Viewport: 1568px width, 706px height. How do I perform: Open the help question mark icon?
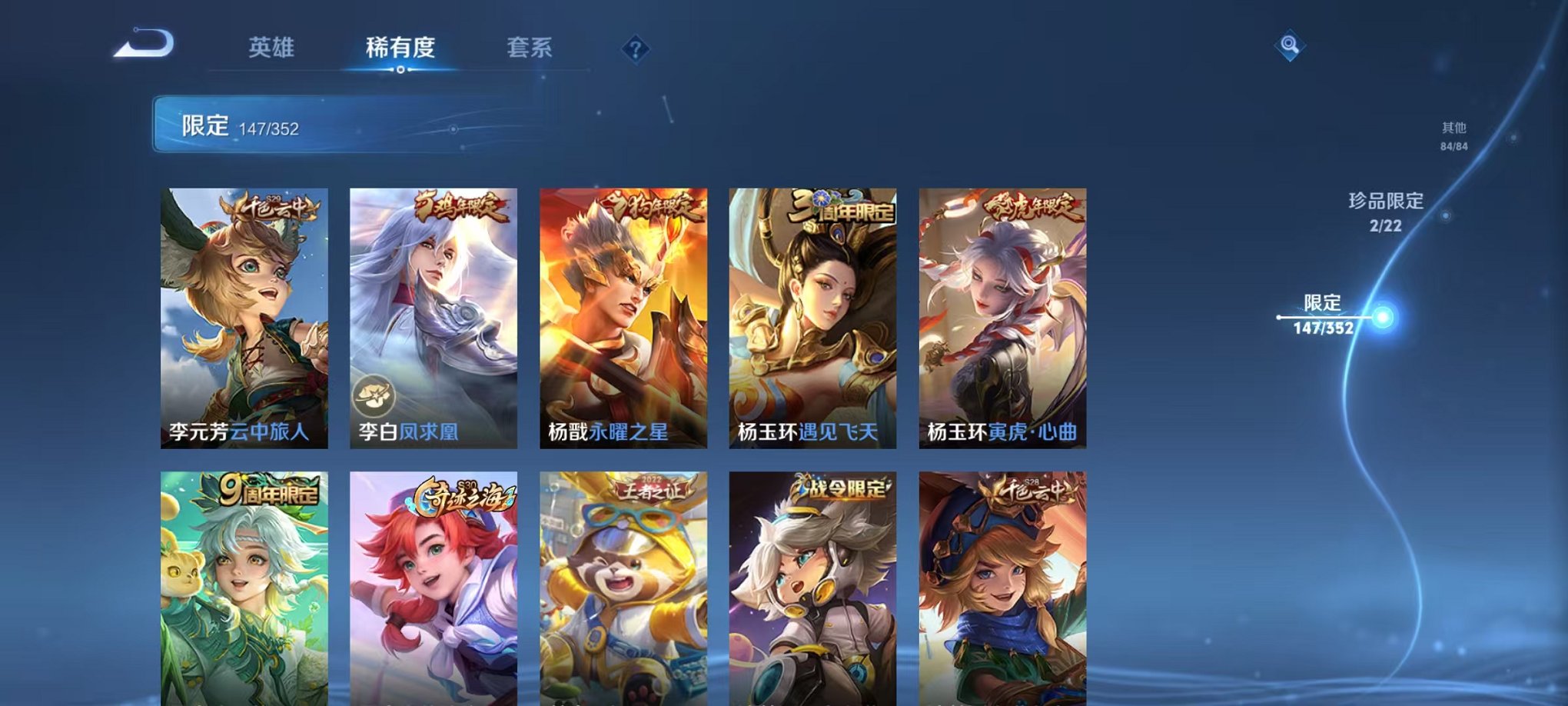click(x=634, y=50)
